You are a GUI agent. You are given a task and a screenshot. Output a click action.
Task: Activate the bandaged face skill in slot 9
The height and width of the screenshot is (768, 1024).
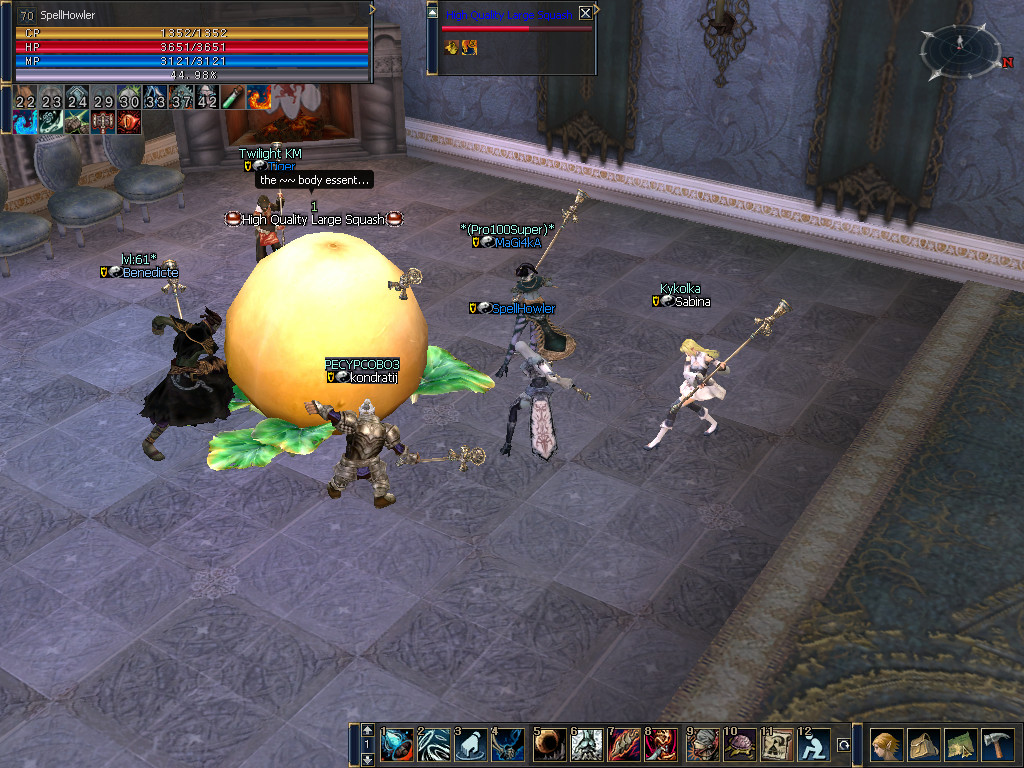click(702, 745)
